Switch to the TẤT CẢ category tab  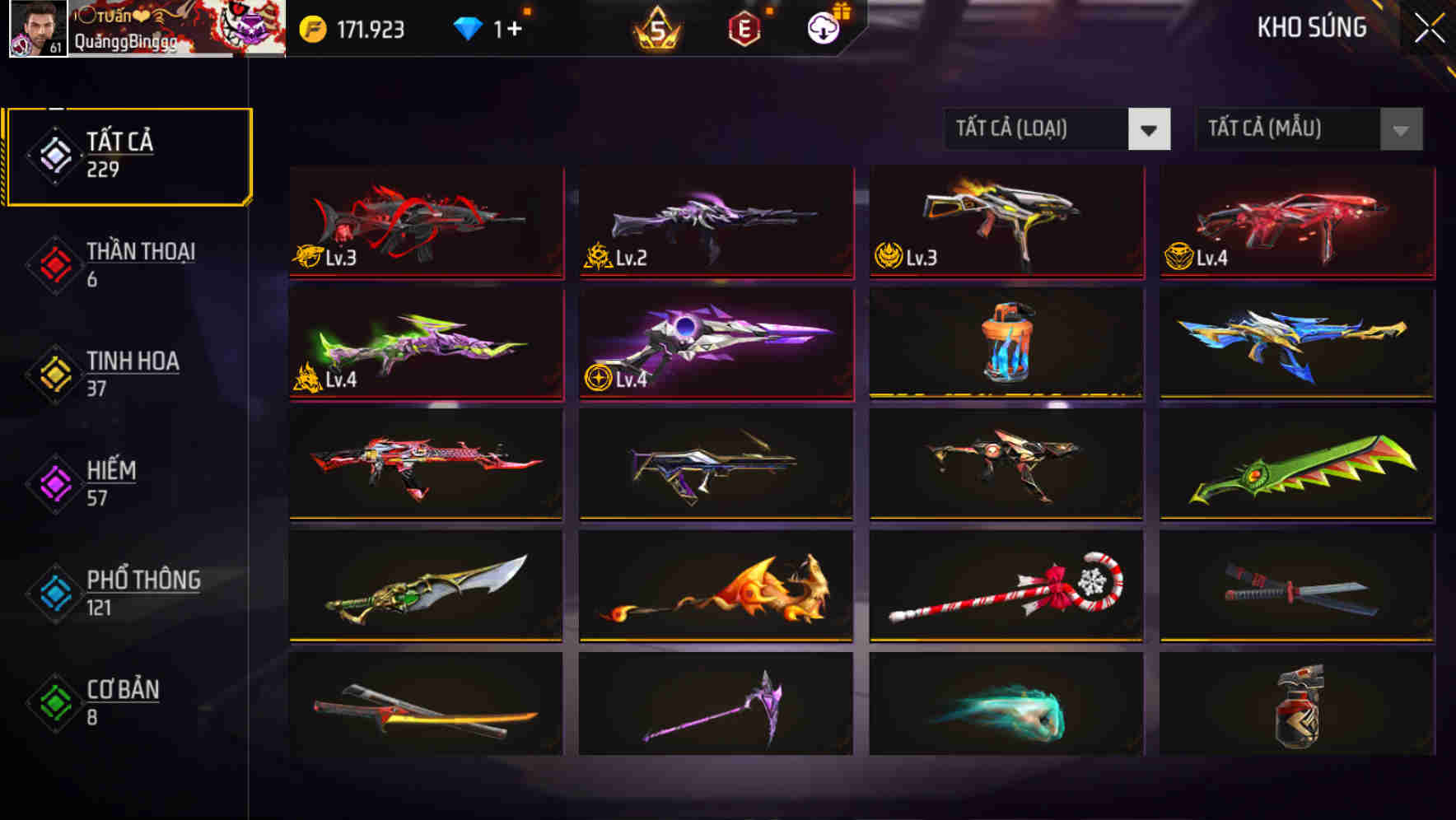point(128,155)
